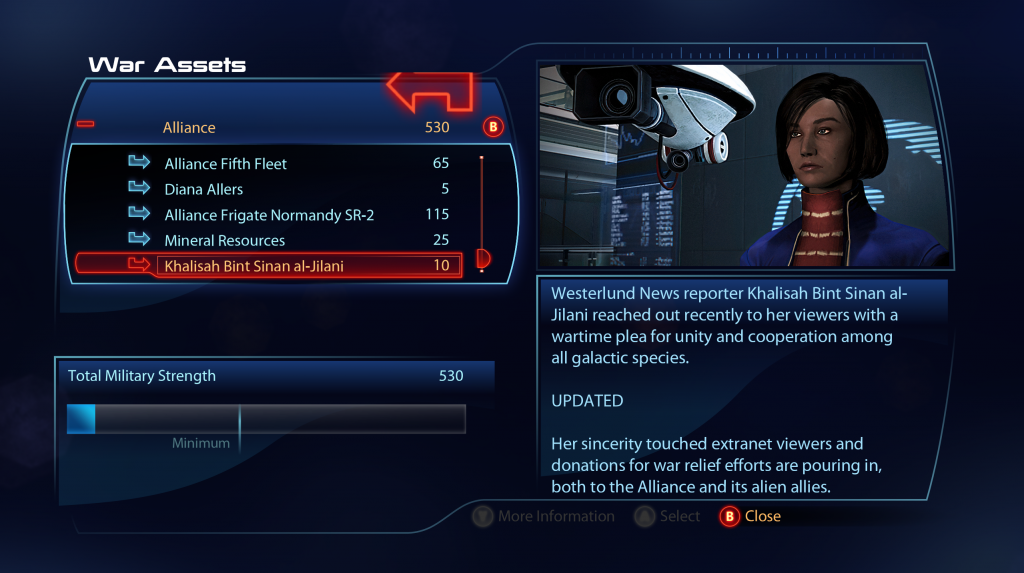The image size is (1024, 573).
Task: Open Alliance Frigate Normandy SR-2 entry
Action: 269,215
